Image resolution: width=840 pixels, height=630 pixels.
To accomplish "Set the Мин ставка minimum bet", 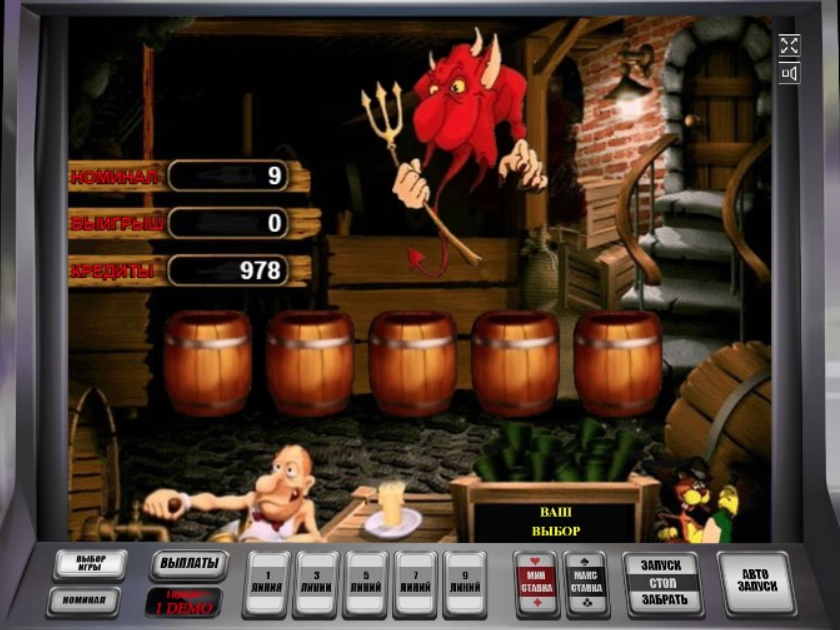I will click(534, 584).
